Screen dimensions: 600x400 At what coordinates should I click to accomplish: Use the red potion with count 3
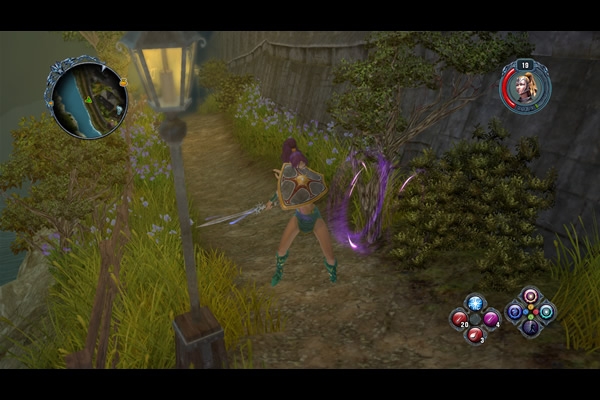coord(475,334)
